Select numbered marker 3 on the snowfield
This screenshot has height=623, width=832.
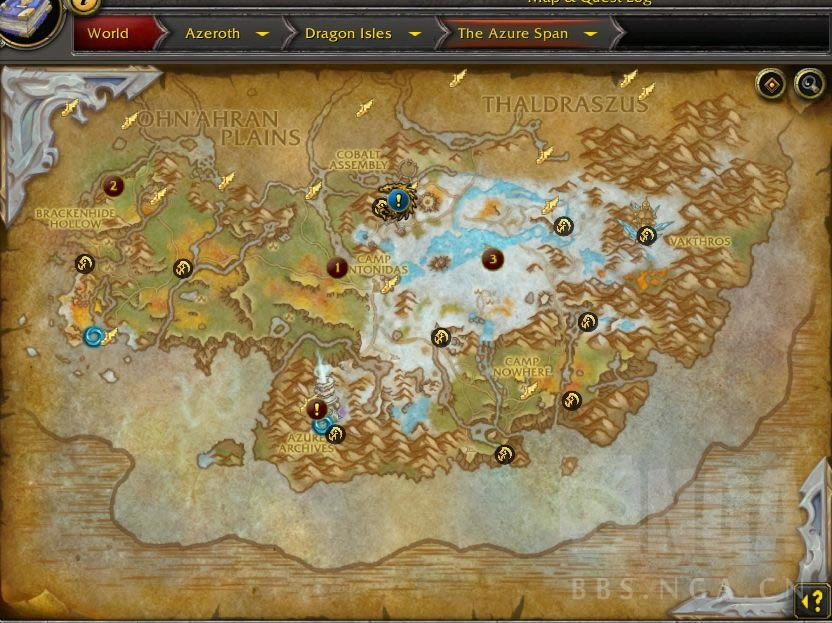(x=491, y=259)
